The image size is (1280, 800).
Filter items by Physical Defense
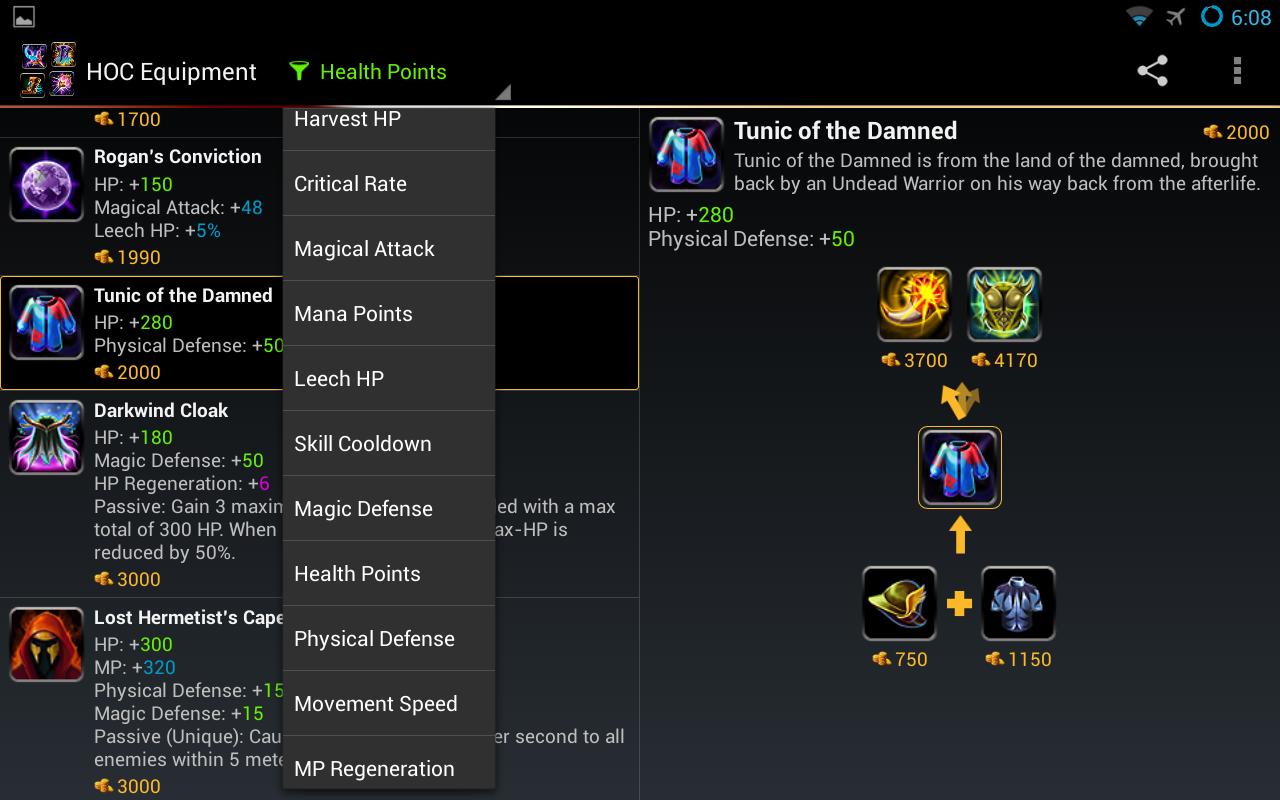click(388, 639)
